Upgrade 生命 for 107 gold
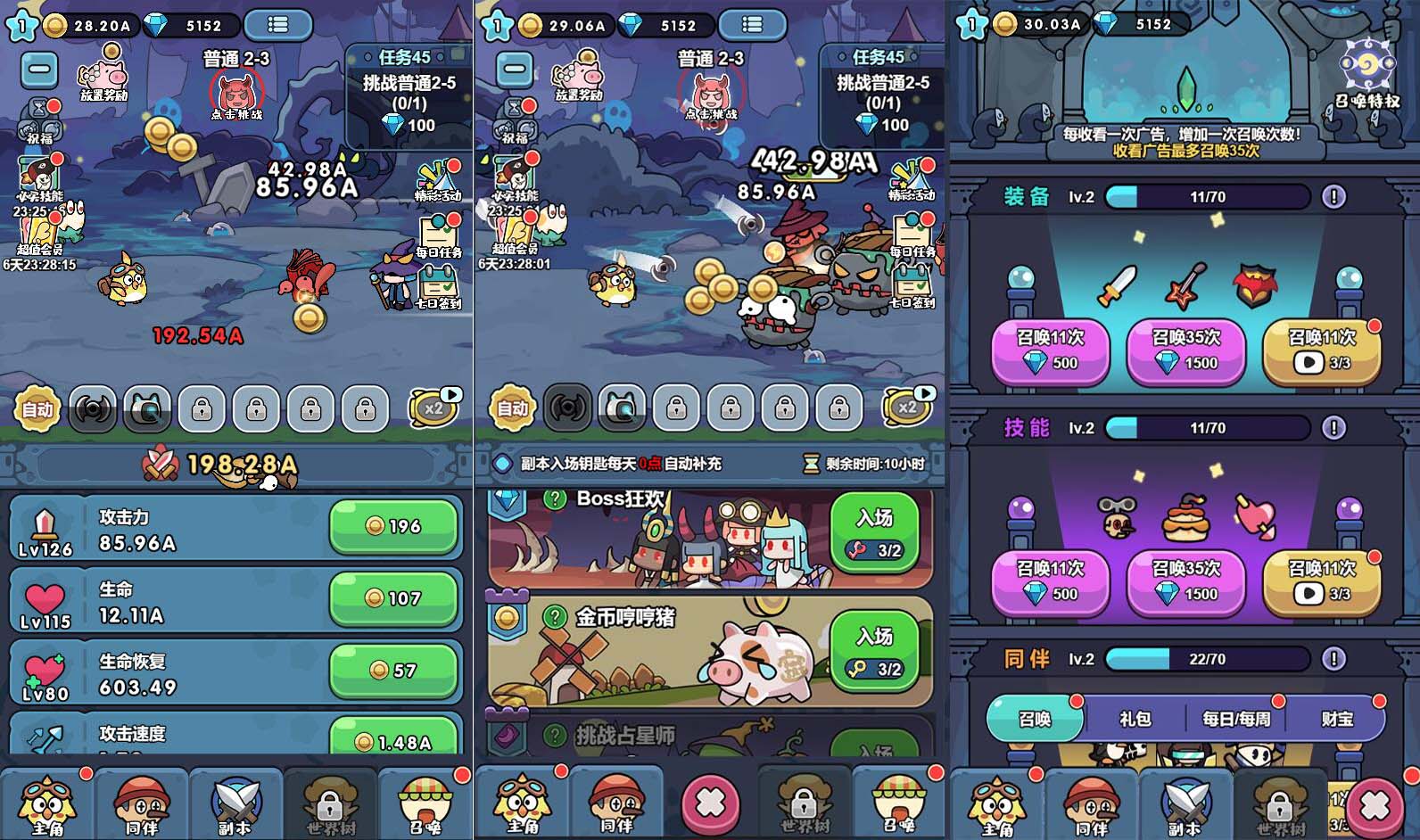Screen dimensions: 1420x840 pos(394,598)
